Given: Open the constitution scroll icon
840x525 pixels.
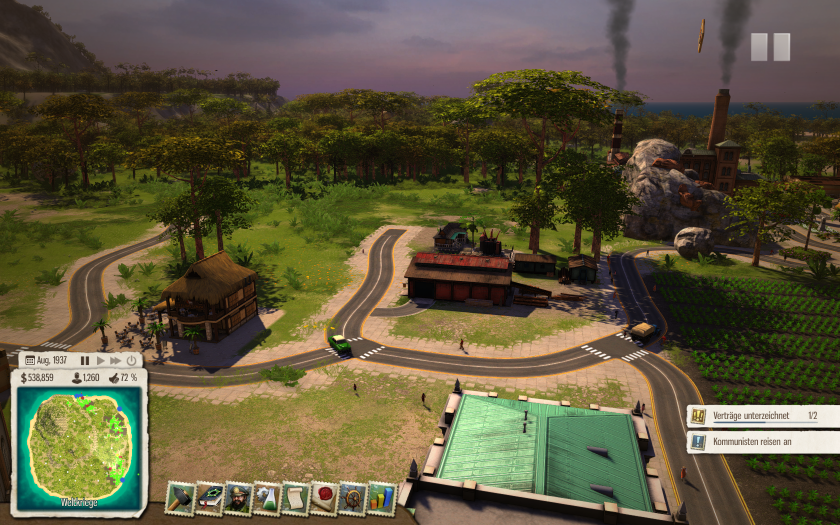Looking at the screenshot, I should tap(295, 497).
